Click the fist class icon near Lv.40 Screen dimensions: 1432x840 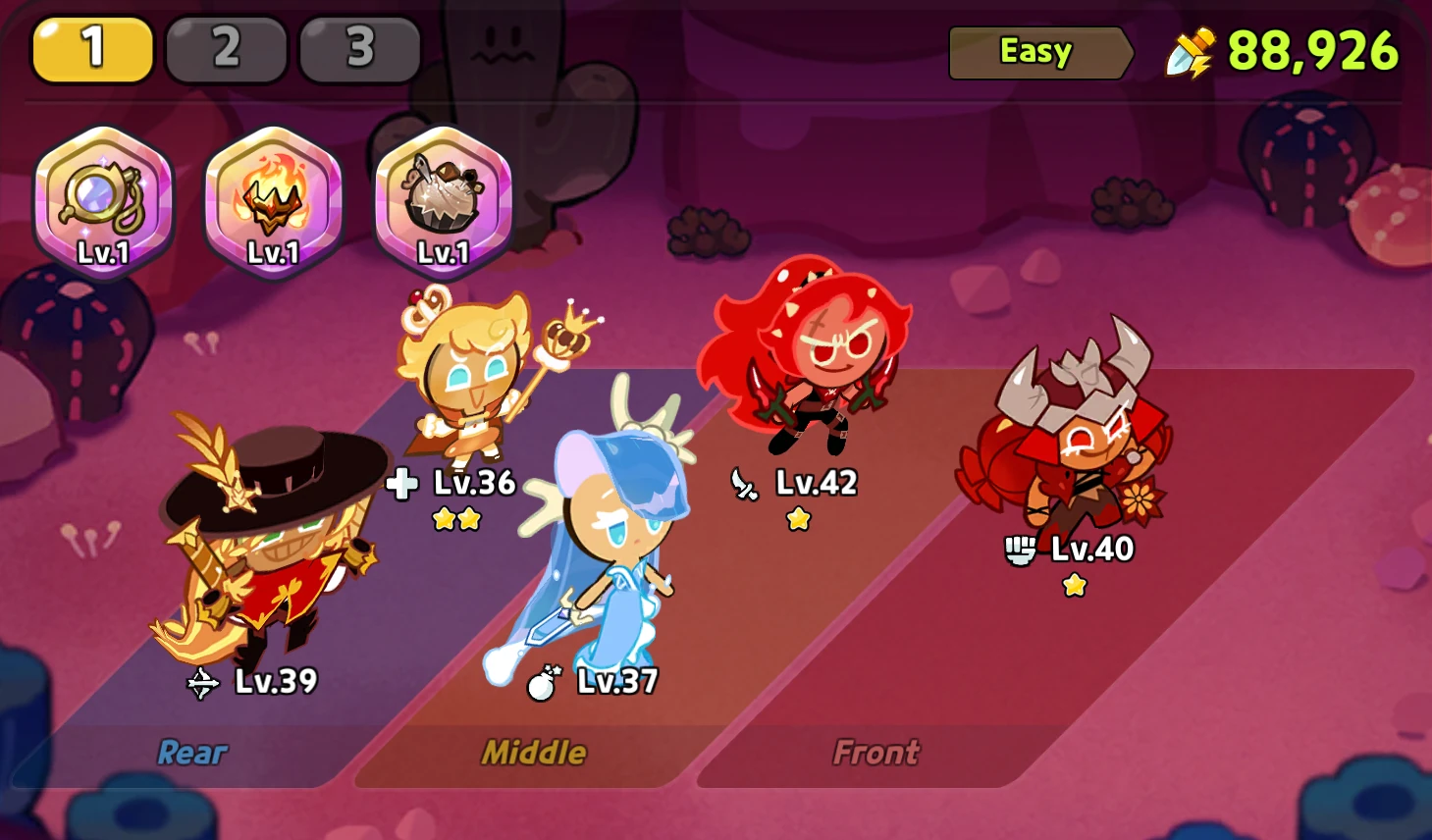coord(1022,551)
